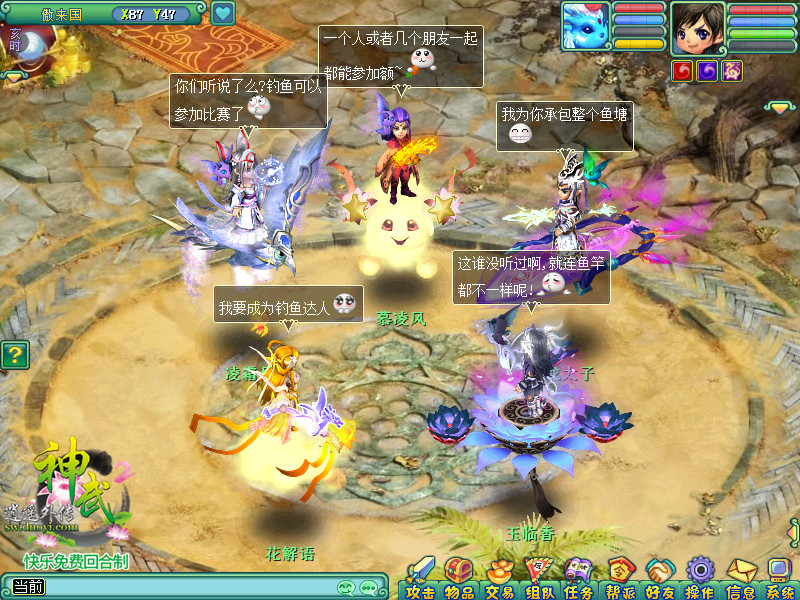Open the green smiley emoticon button in chat bar
Image resolution: width=800 pixels, height=600 pixels.
tap(346, 587)
